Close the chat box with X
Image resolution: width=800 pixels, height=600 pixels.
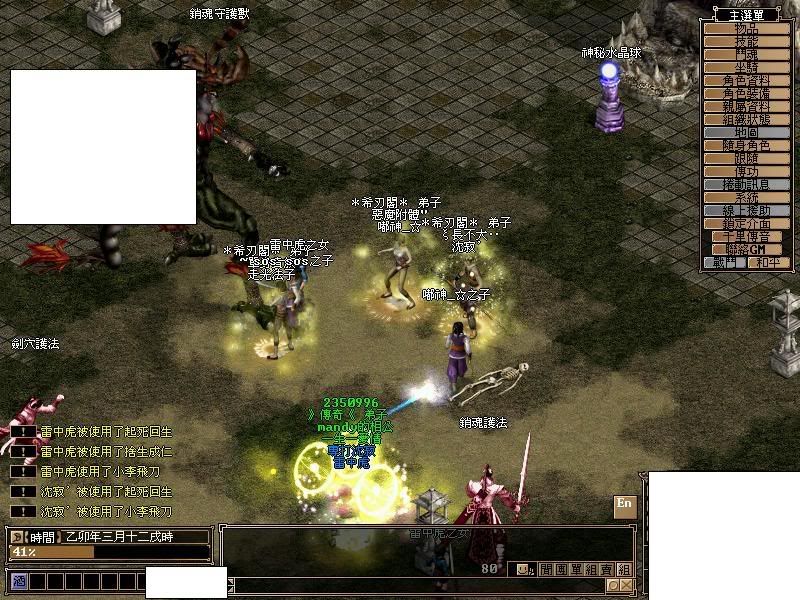pyautogui.click(x=626, y=585)
